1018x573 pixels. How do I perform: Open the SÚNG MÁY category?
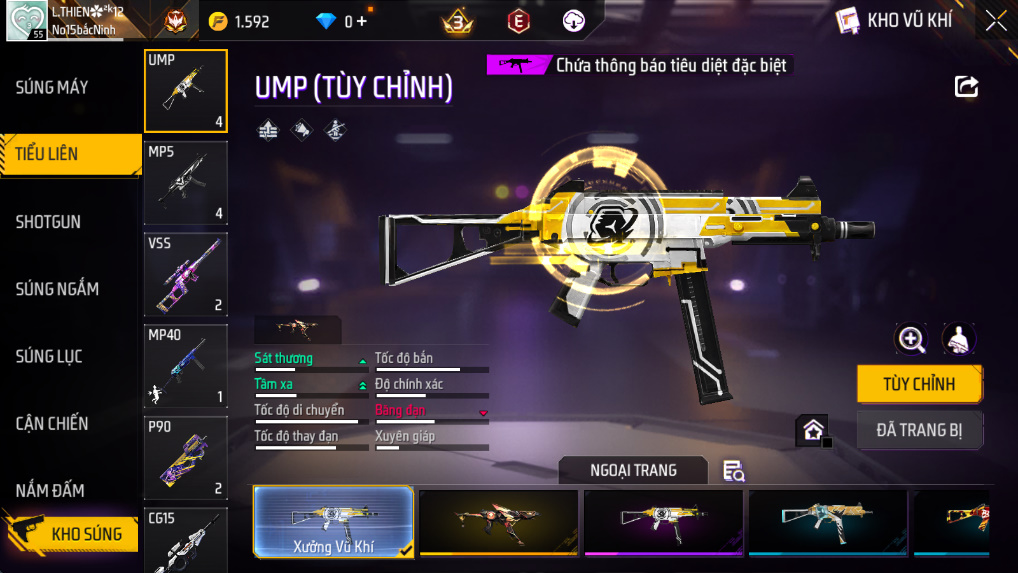coord(52,88)
